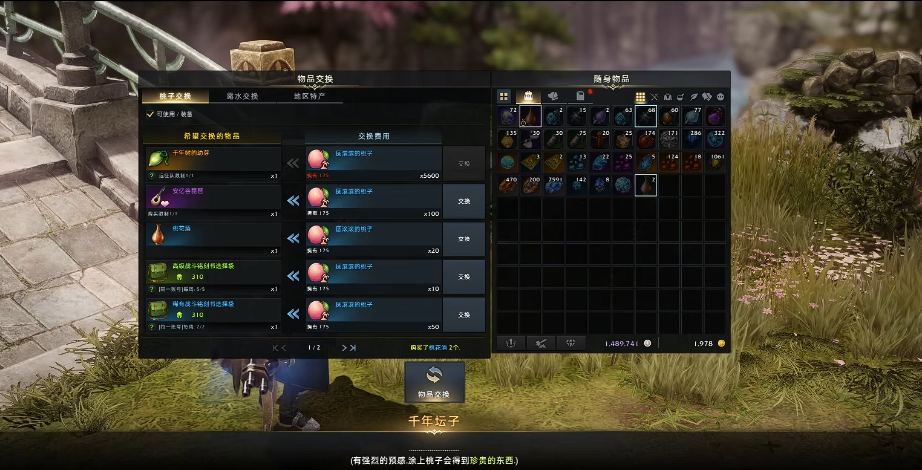This screenshot has height=470, width=922.
Task: Switch to the 露水交换 tab
Action: point(242,96)
